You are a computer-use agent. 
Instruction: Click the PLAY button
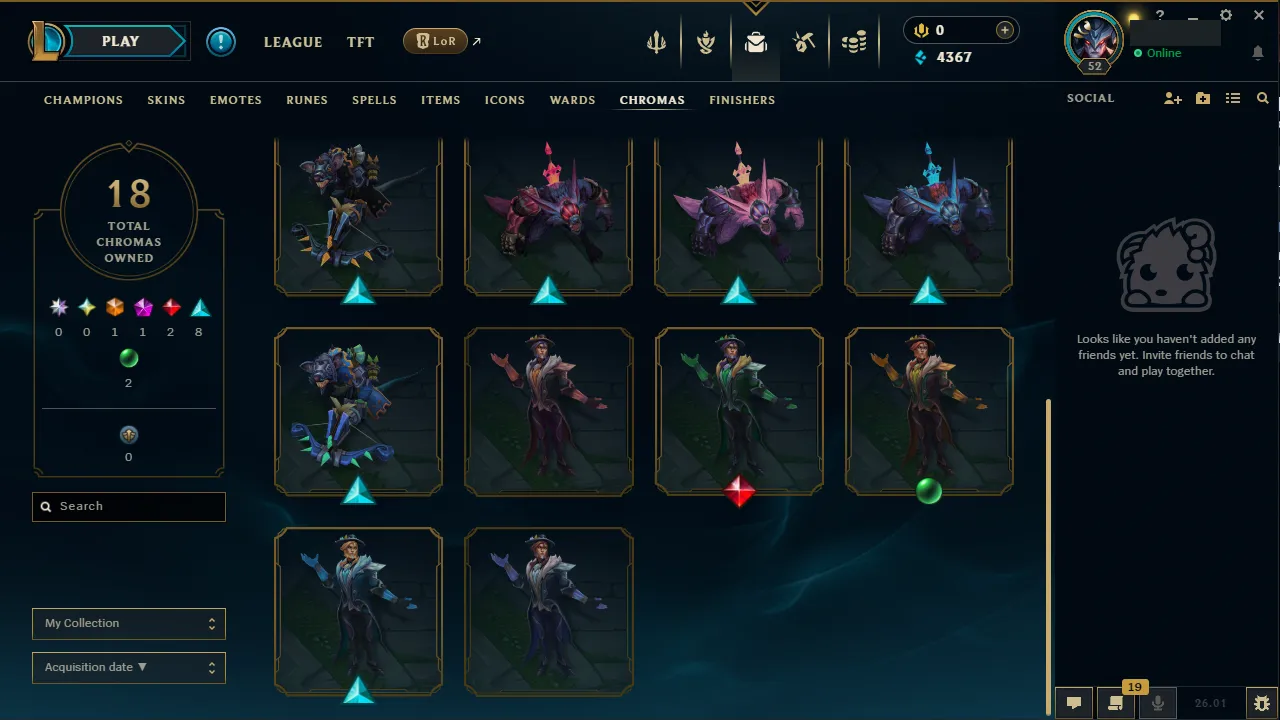point(120,41)
